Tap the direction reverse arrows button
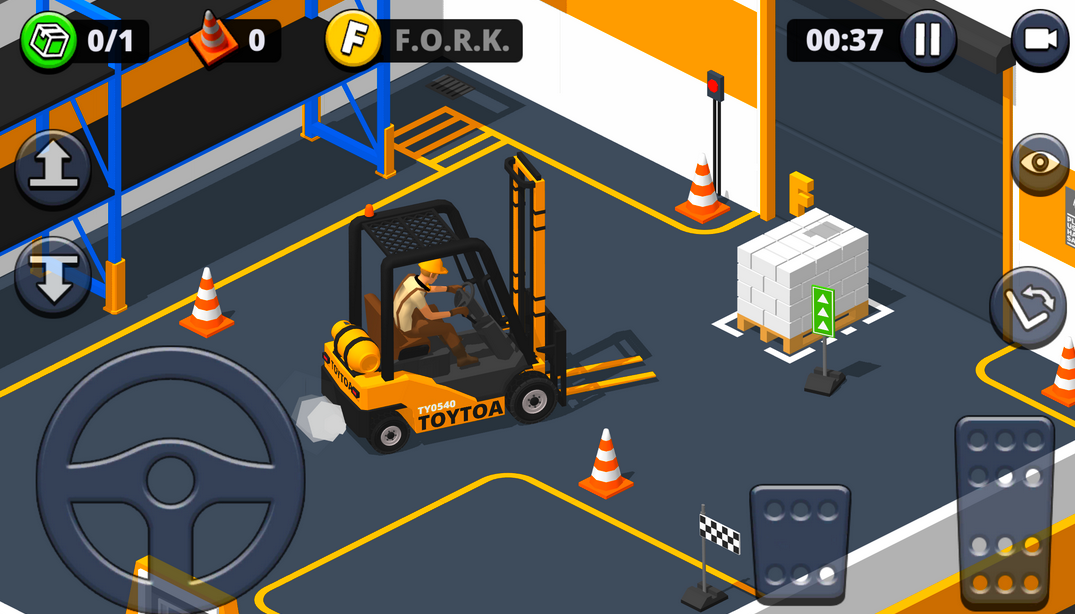The width and height of the screenshot is (1075, 614). pyautogui.click(x=1028, y=306)
